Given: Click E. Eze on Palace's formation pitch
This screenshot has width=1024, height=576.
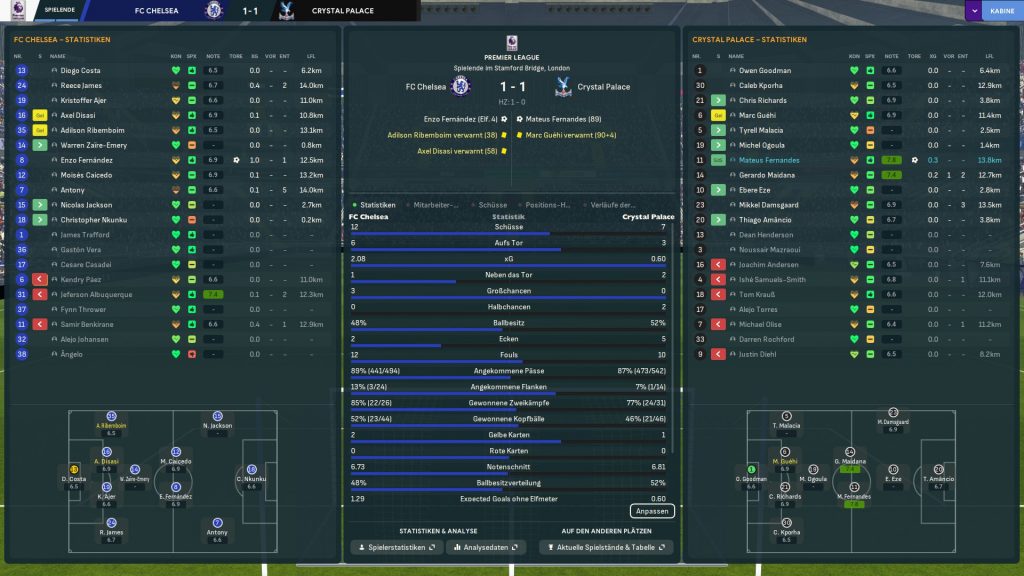Looking at the screenshot, I should (x=893, y=474).
